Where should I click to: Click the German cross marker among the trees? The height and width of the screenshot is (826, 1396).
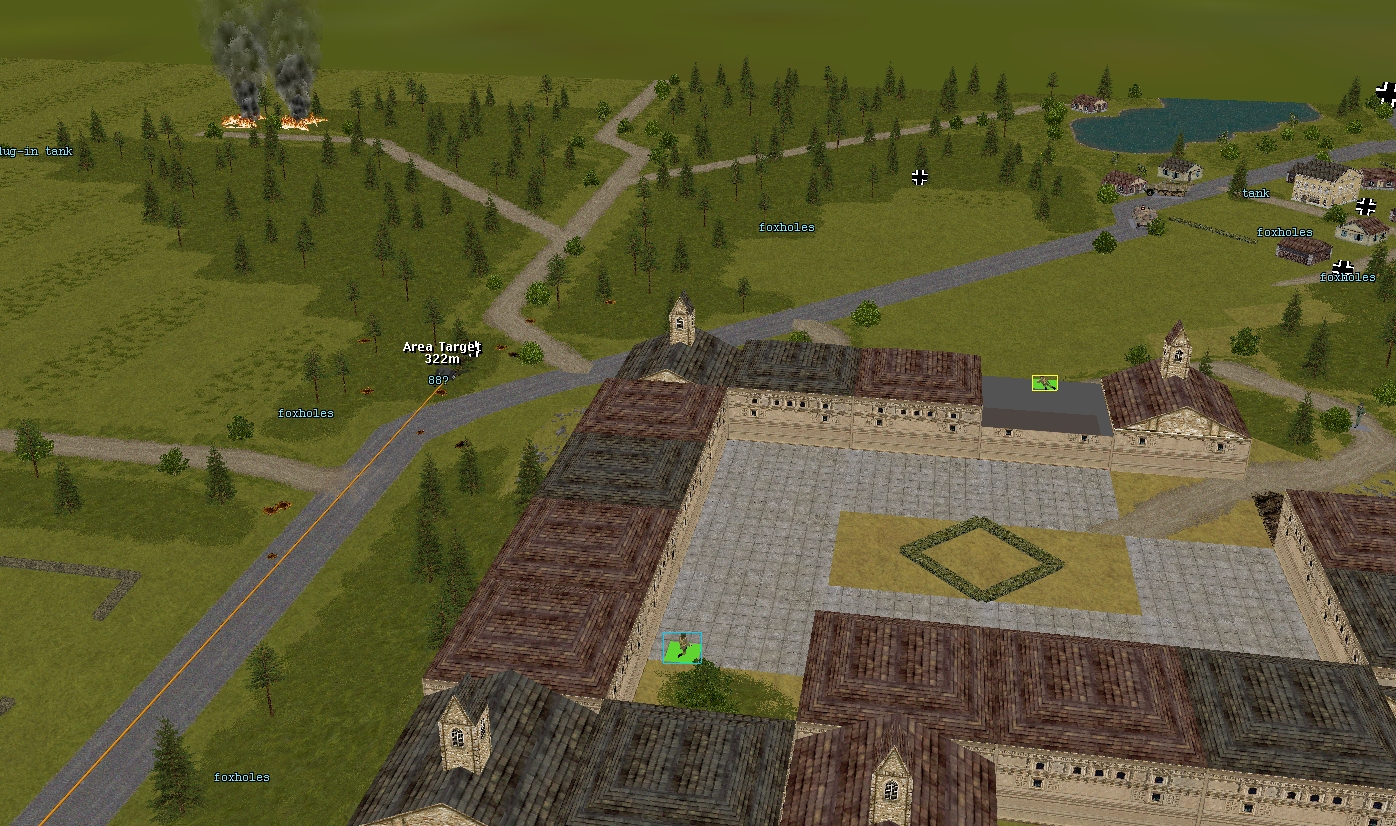[920, 177]
